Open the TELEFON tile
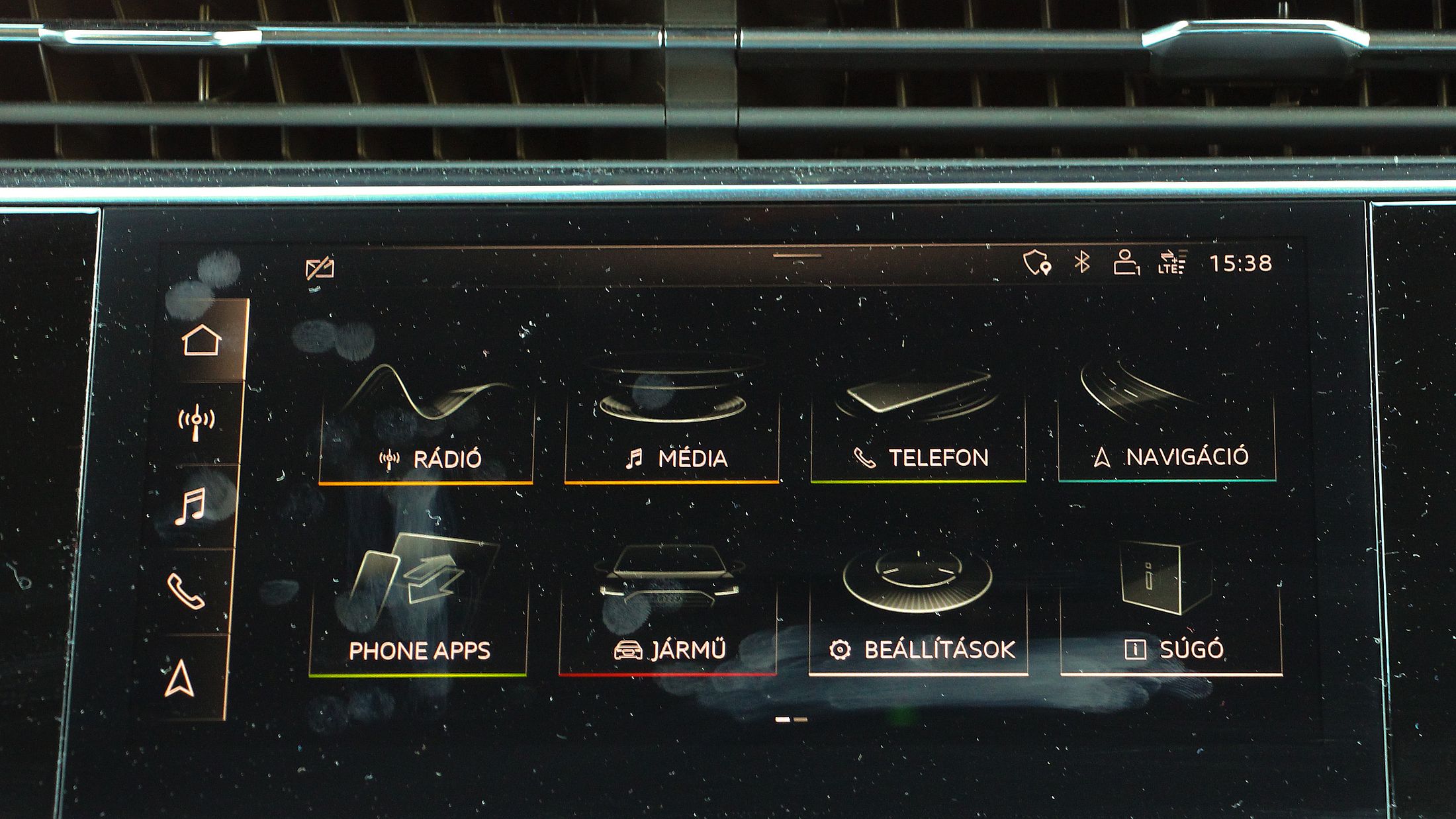 pos(918,427)
